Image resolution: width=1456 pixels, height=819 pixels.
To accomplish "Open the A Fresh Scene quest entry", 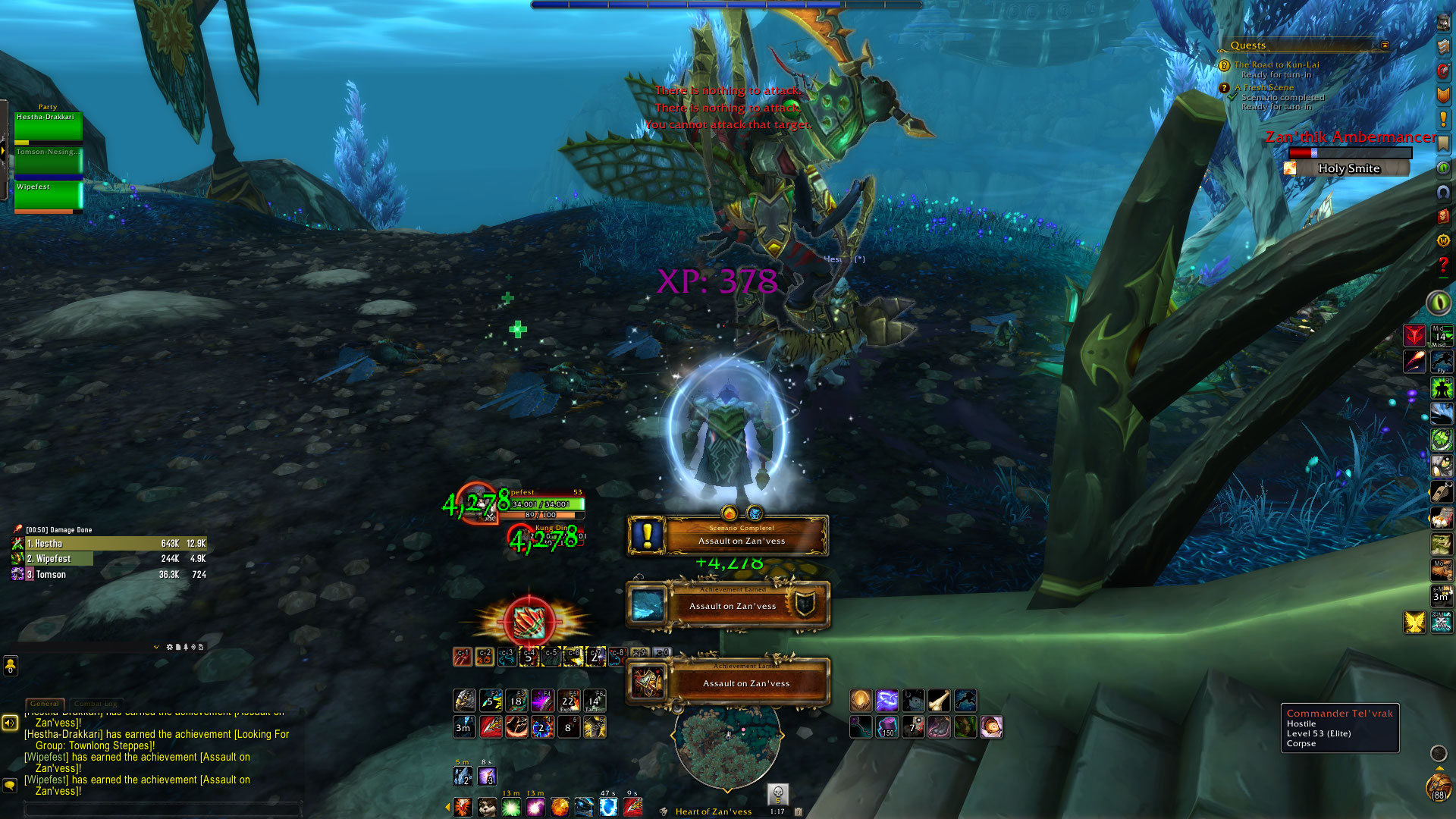I will coord(1263,88).
